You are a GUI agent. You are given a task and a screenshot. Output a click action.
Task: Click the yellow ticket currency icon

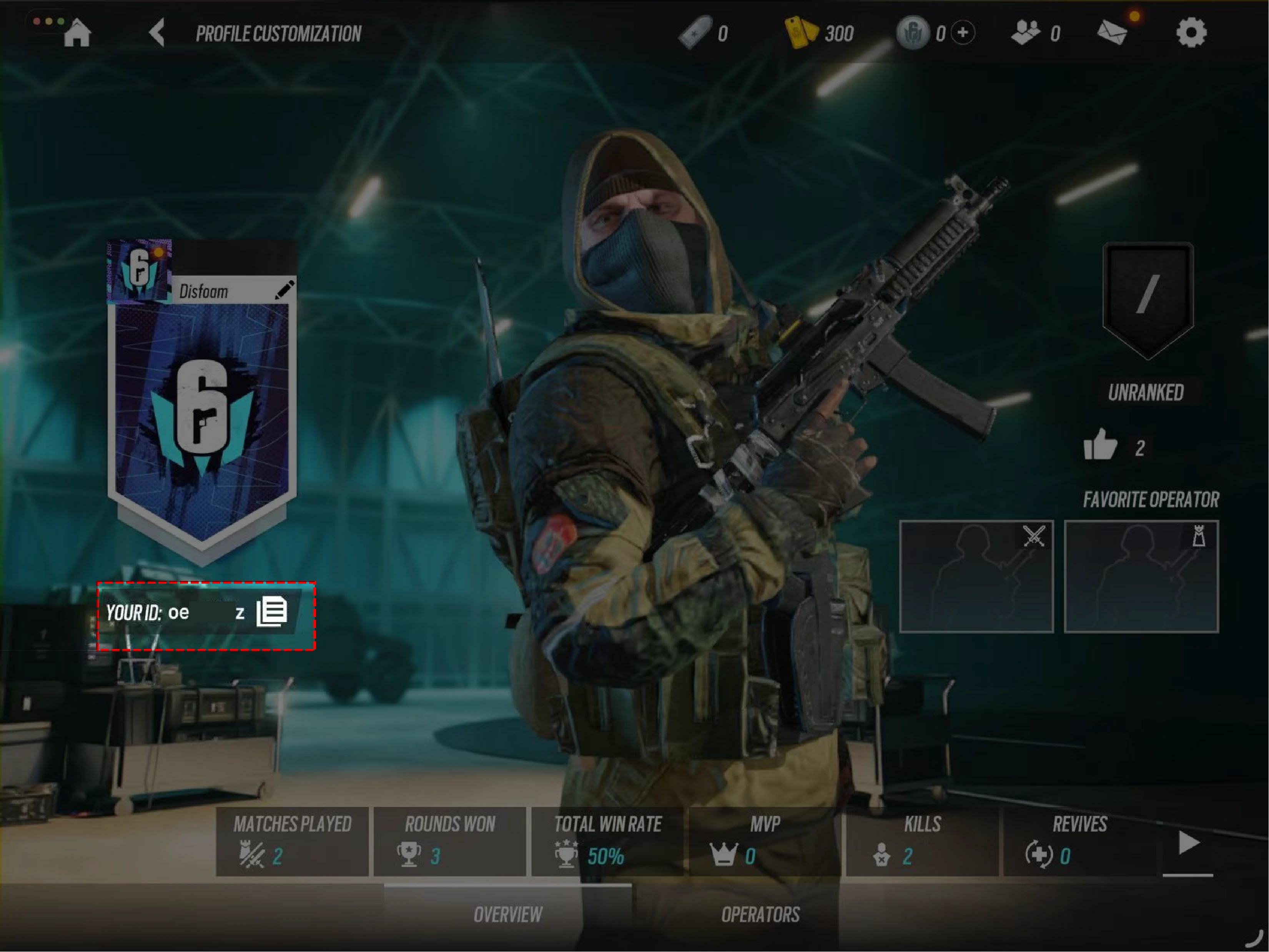pos(801,33)
